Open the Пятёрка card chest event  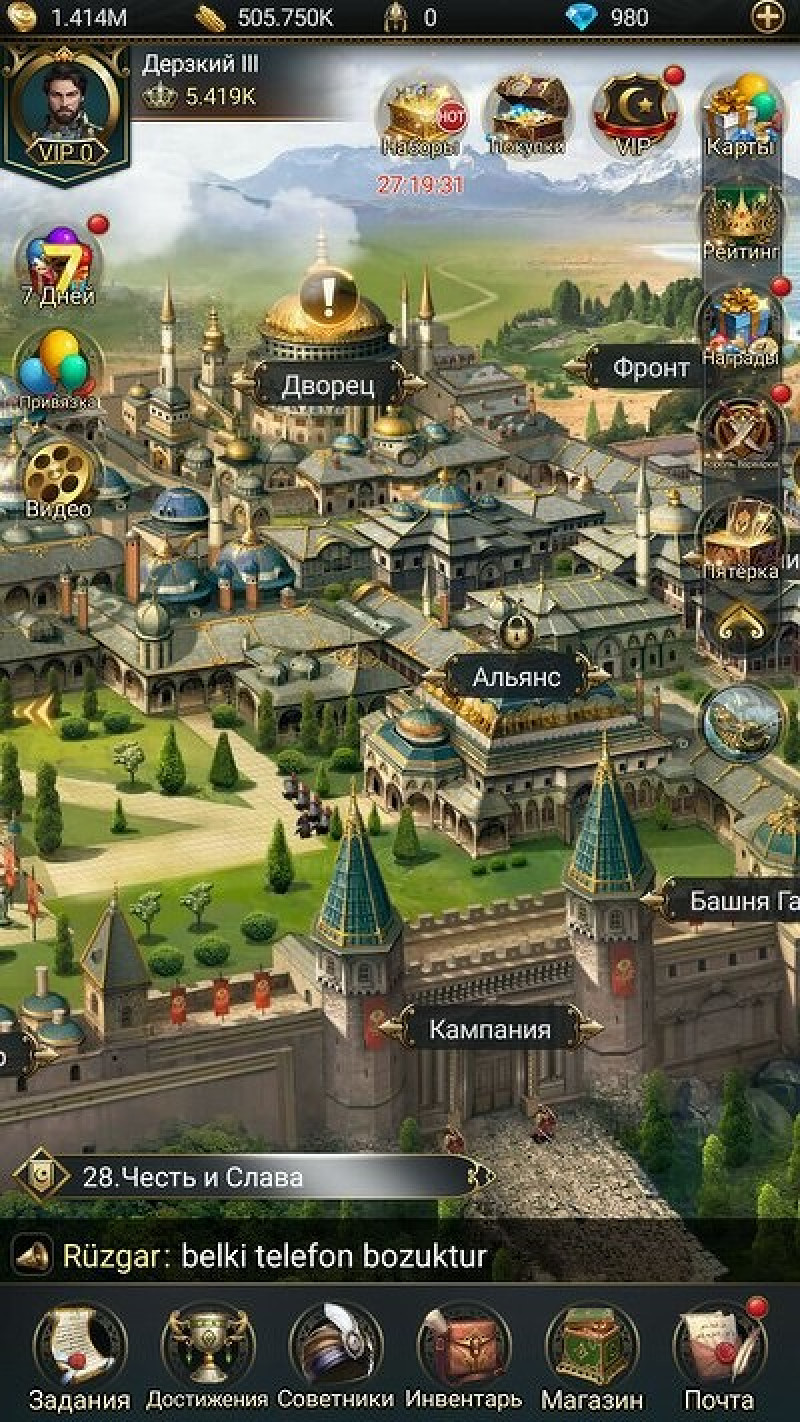(741, 540)
